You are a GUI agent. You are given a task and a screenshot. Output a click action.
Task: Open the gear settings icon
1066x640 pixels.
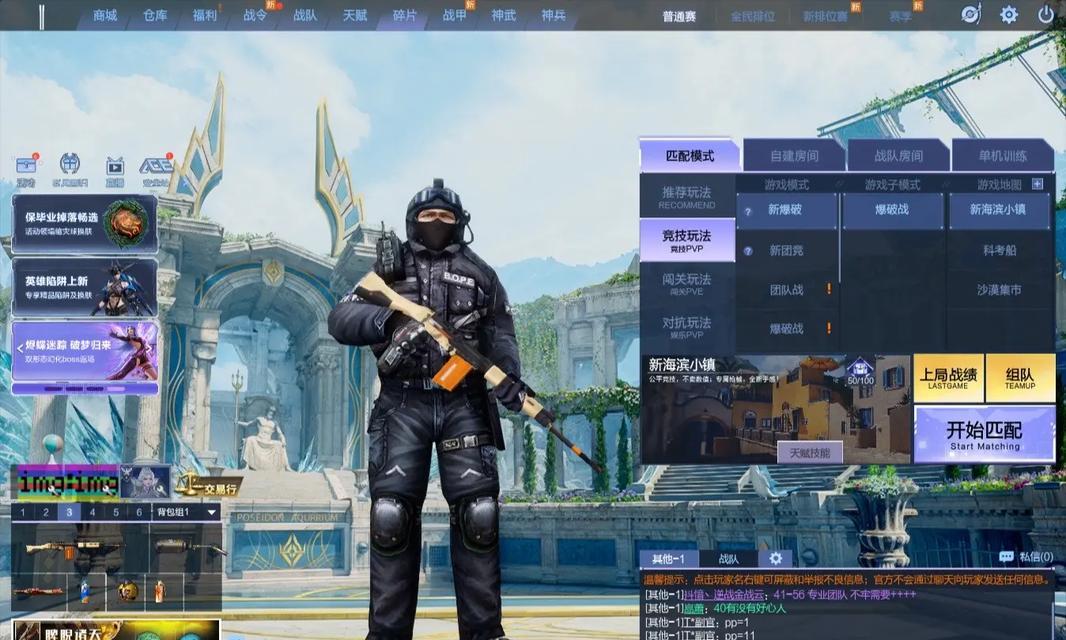point(1009,15)
